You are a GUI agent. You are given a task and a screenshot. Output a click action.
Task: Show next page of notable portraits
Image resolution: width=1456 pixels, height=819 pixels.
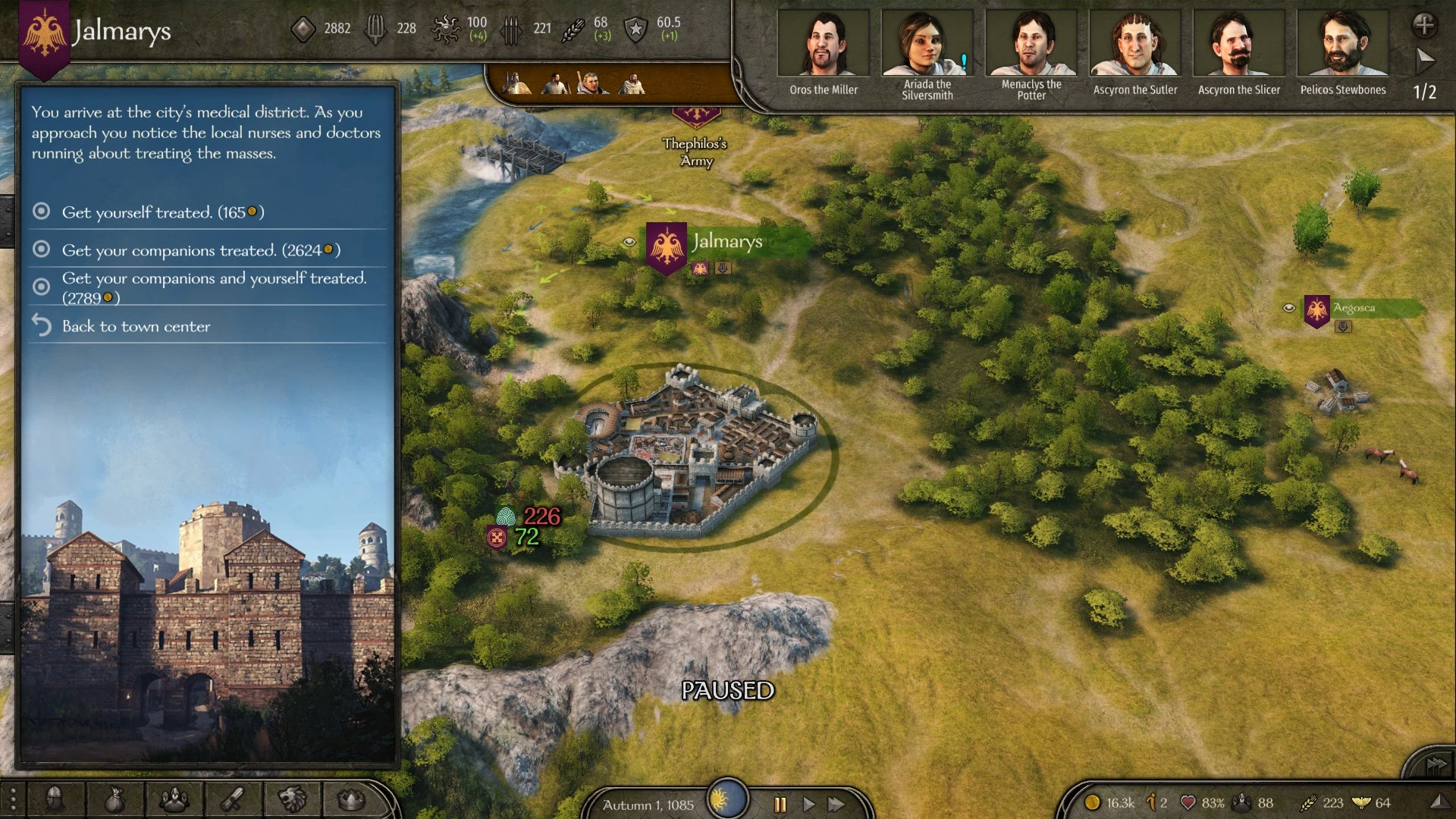[1425, 59]
